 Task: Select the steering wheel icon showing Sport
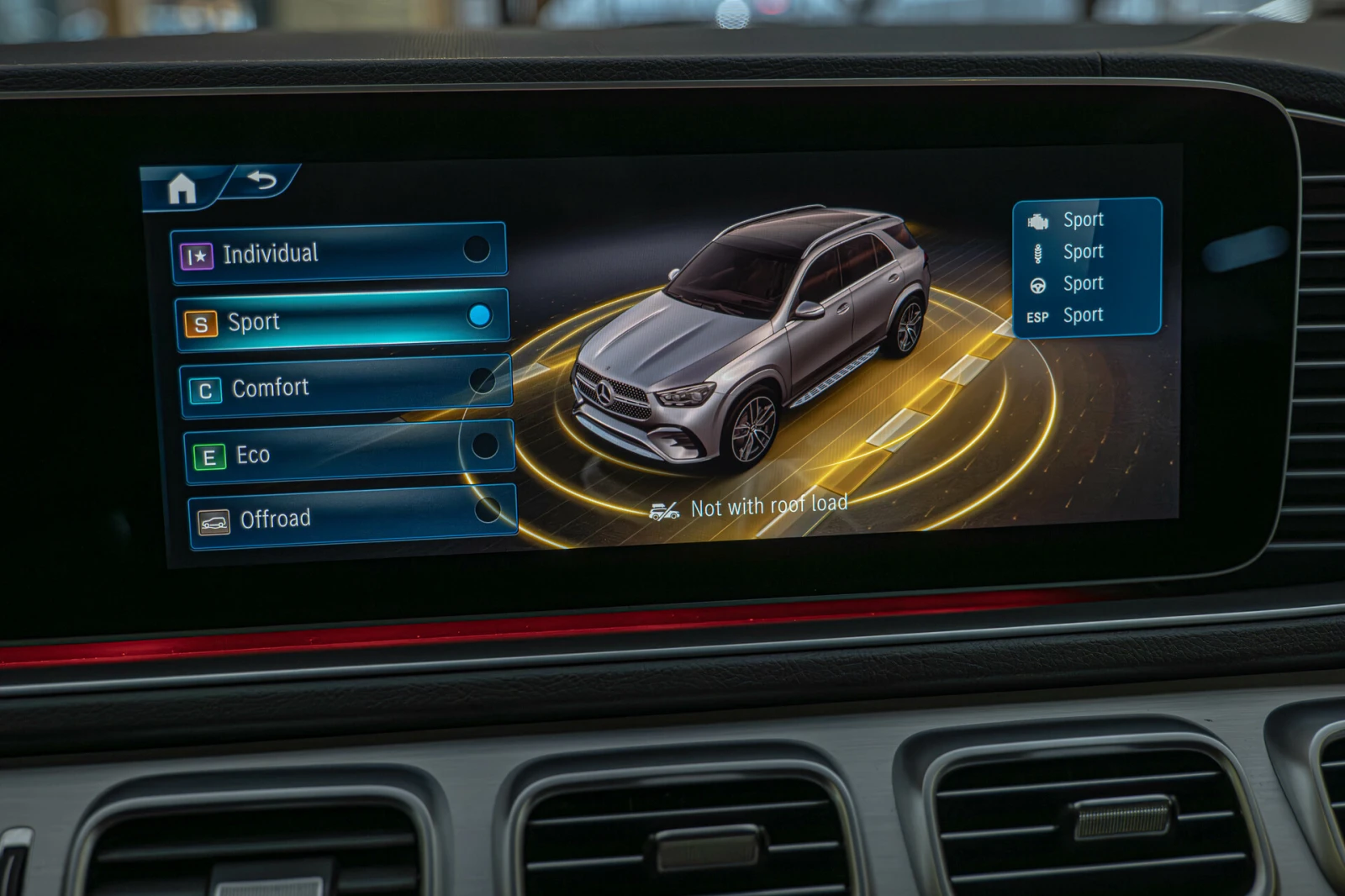coord(1040,283)
